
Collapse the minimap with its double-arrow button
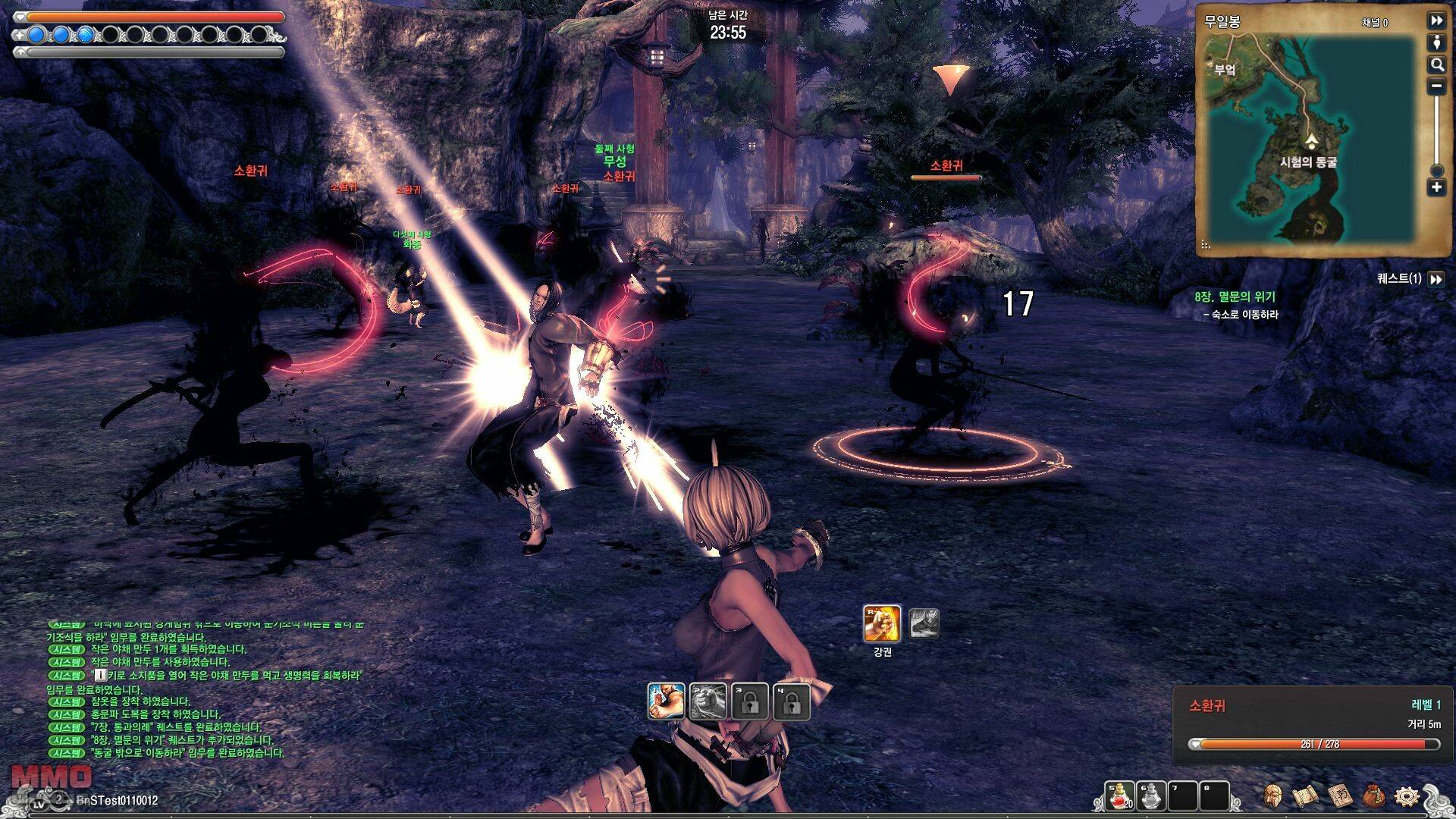pos(1436,20)
